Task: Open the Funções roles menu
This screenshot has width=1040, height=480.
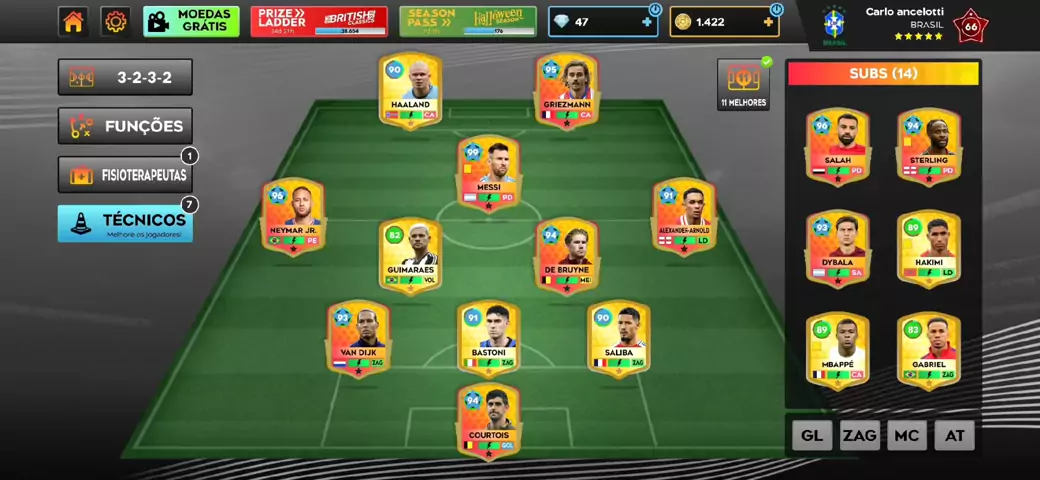Action: (125, 126)
